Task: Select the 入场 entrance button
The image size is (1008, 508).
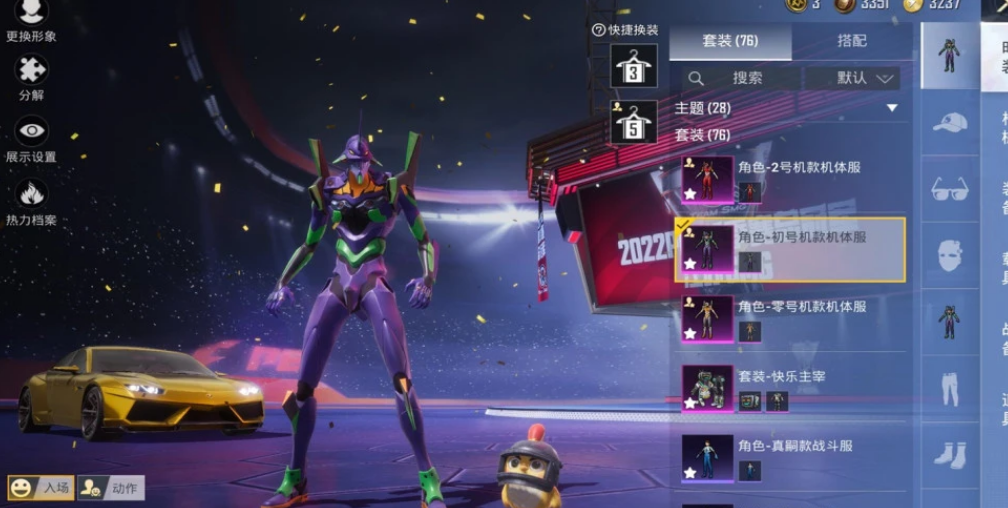Action: pyautogui.click(x=40, y=487)
